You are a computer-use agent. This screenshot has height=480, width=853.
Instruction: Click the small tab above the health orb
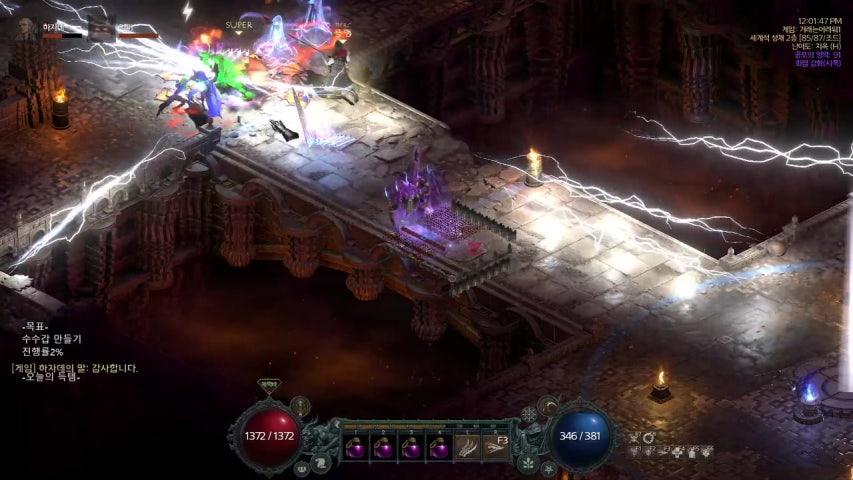click(x=268, y=385)
